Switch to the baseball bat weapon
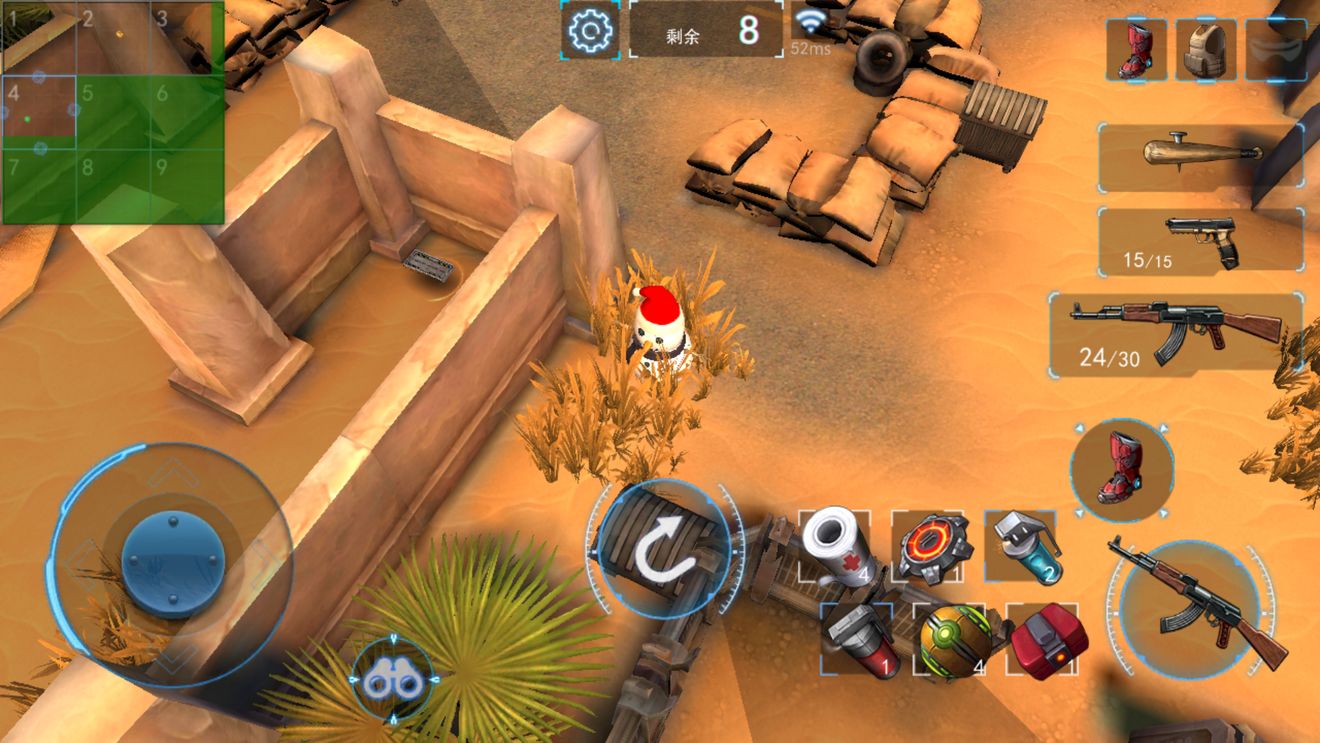The width and height of the screenshot is (1320, 743). [x=1200, y=155]
